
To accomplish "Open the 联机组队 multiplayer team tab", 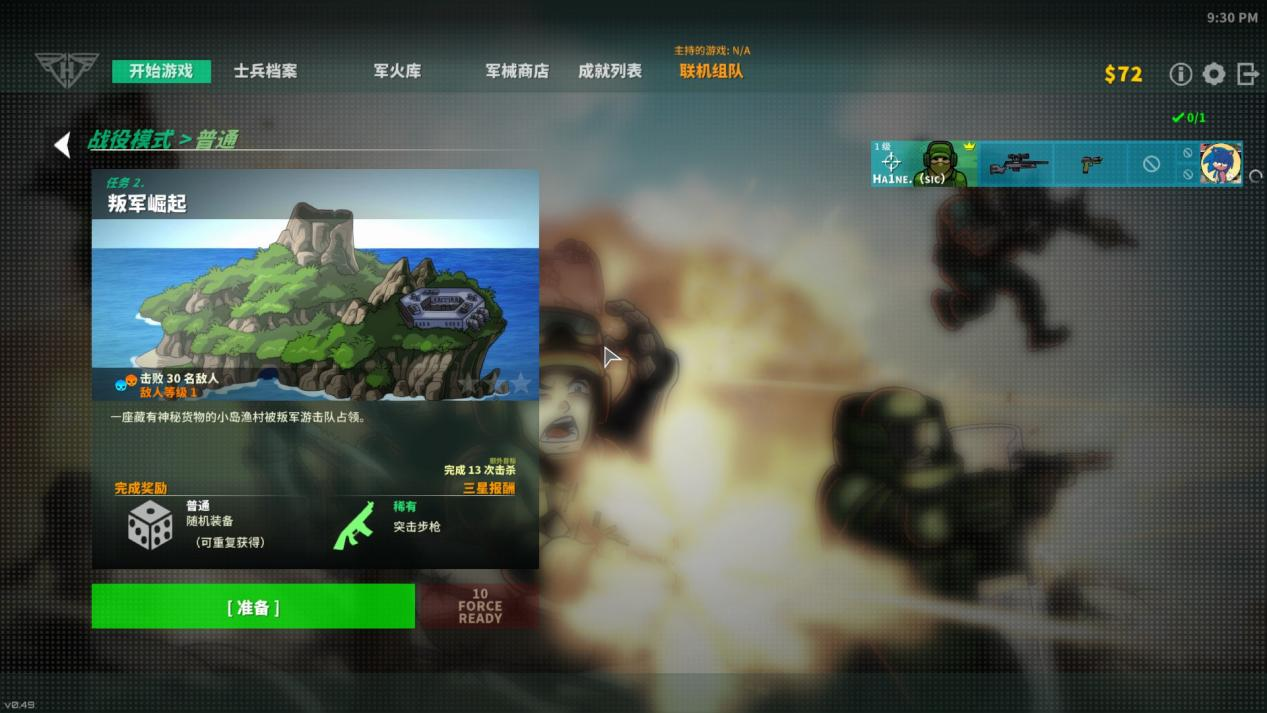I will point(711,71).
